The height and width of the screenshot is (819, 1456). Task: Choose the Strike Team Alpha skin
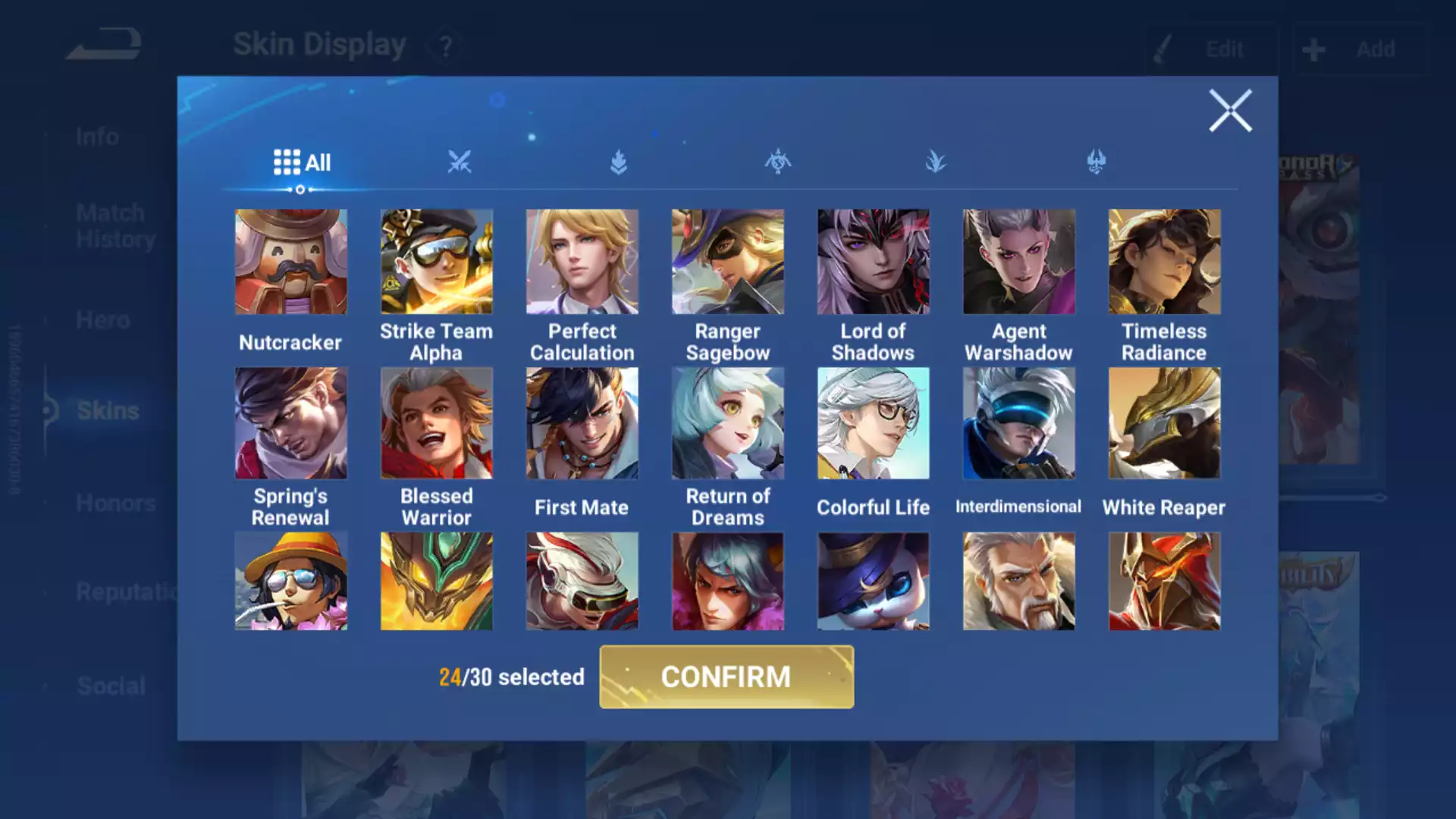[x=437, y=262]
